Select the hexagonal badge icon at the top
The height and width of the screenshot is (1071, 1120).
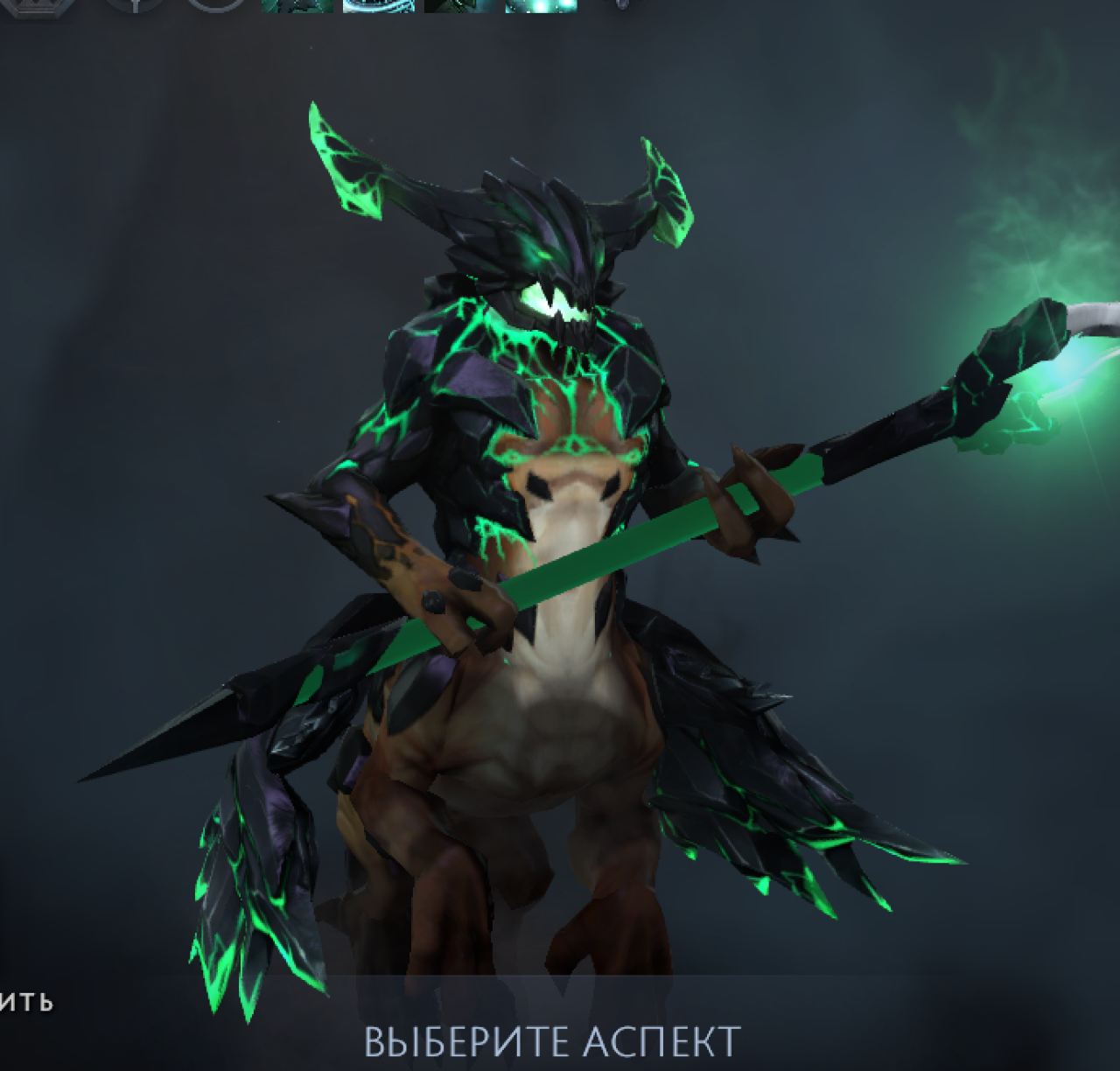[x=38, y=6]
